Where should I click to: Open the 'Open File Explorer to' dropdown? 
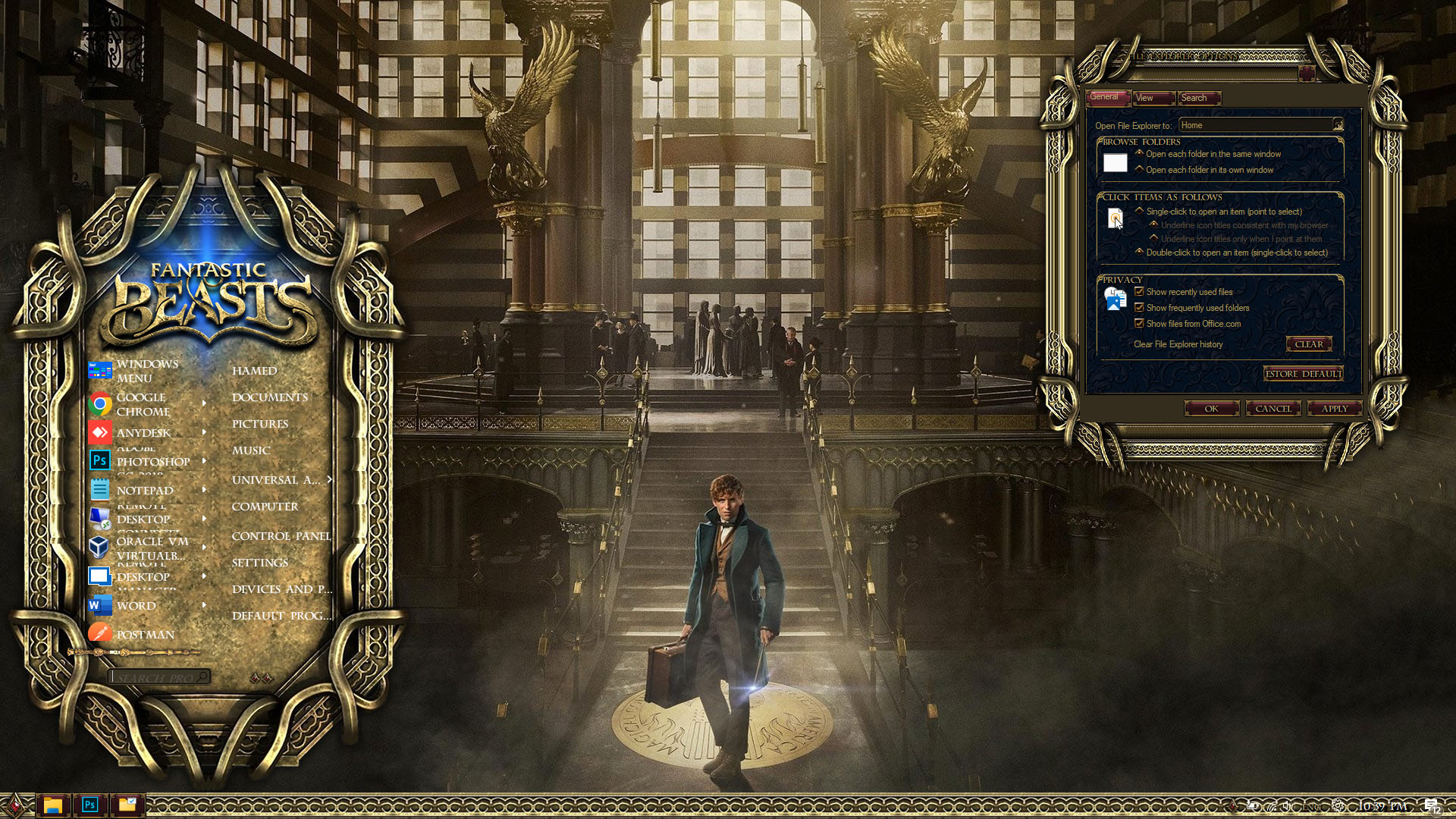click(x=1338, y=125)
